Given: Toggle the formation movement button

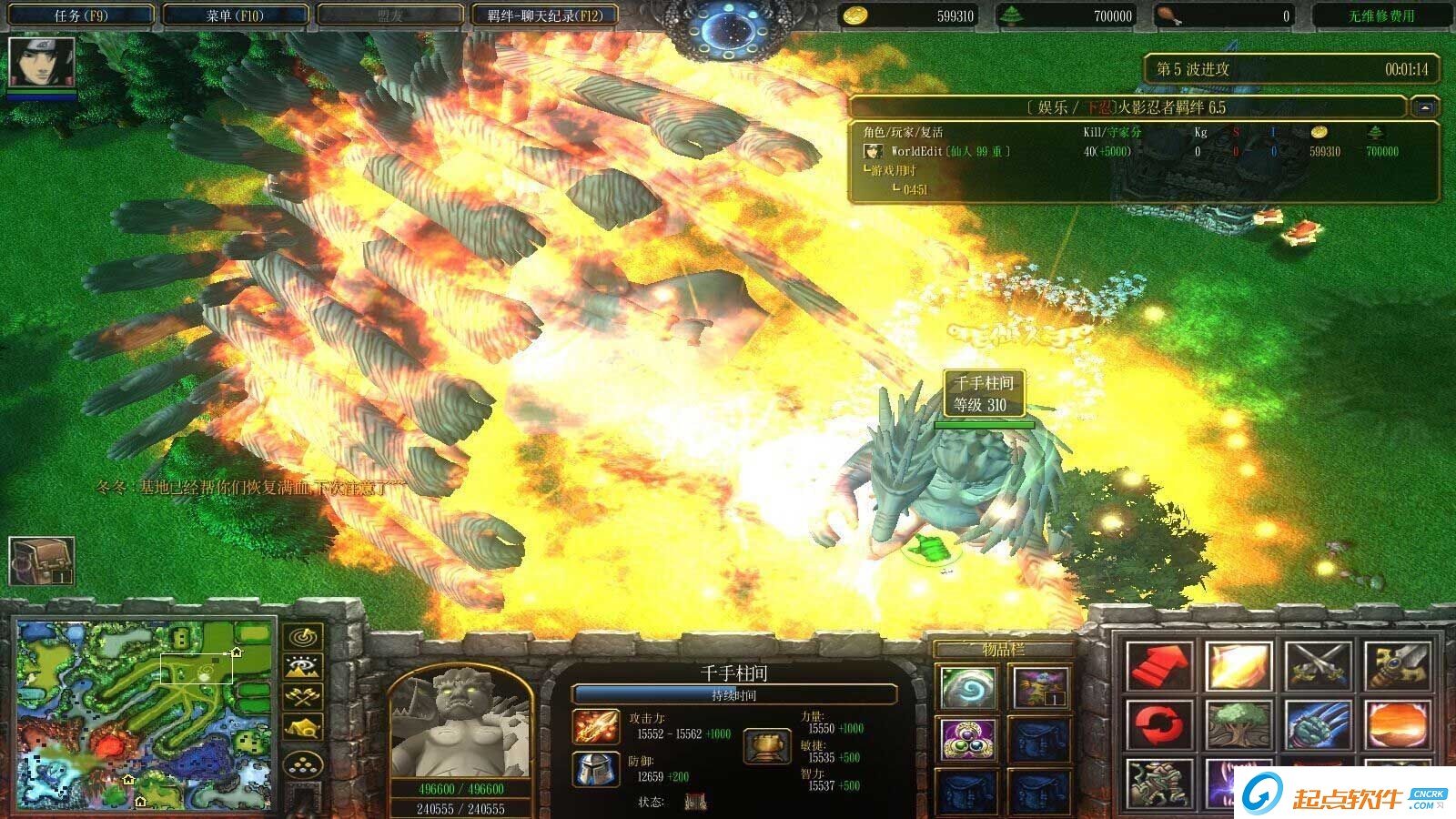Looking at the screenshot, I should (303, 764).
